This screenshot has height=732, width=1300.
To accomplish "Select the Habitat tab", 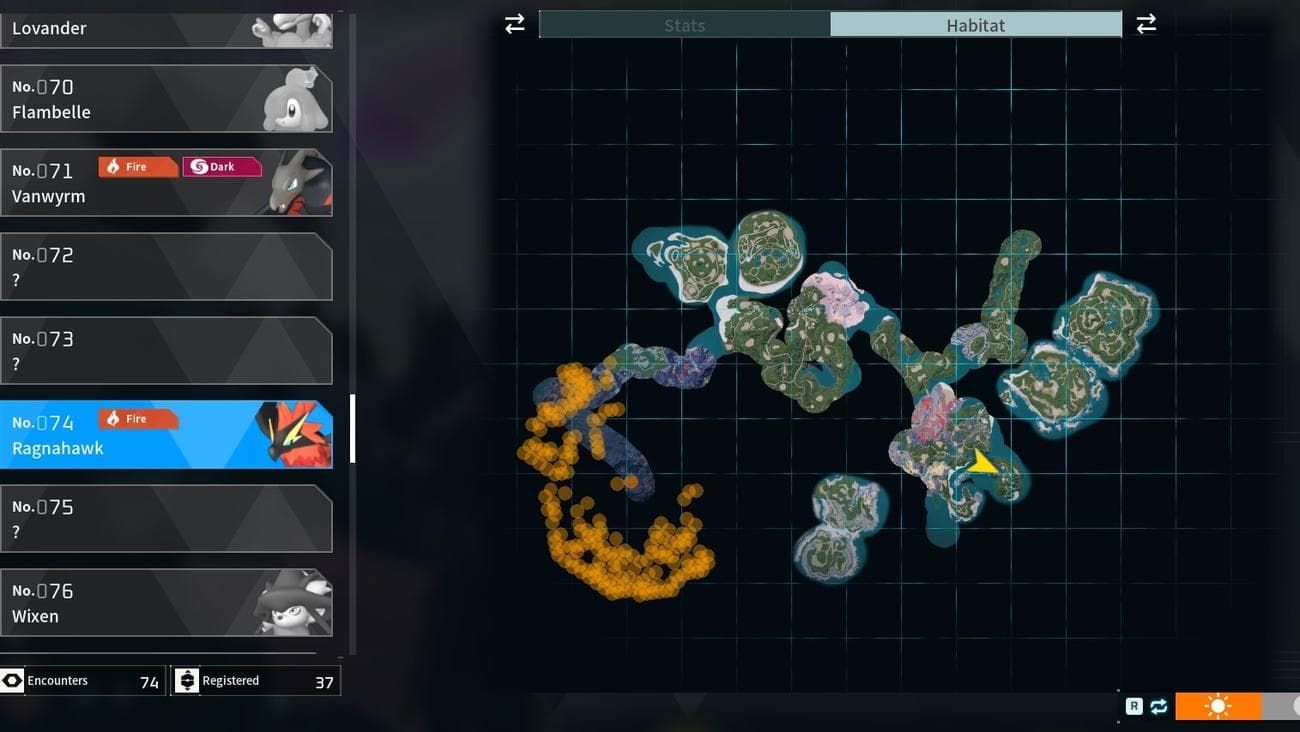I will click(975, 25).
